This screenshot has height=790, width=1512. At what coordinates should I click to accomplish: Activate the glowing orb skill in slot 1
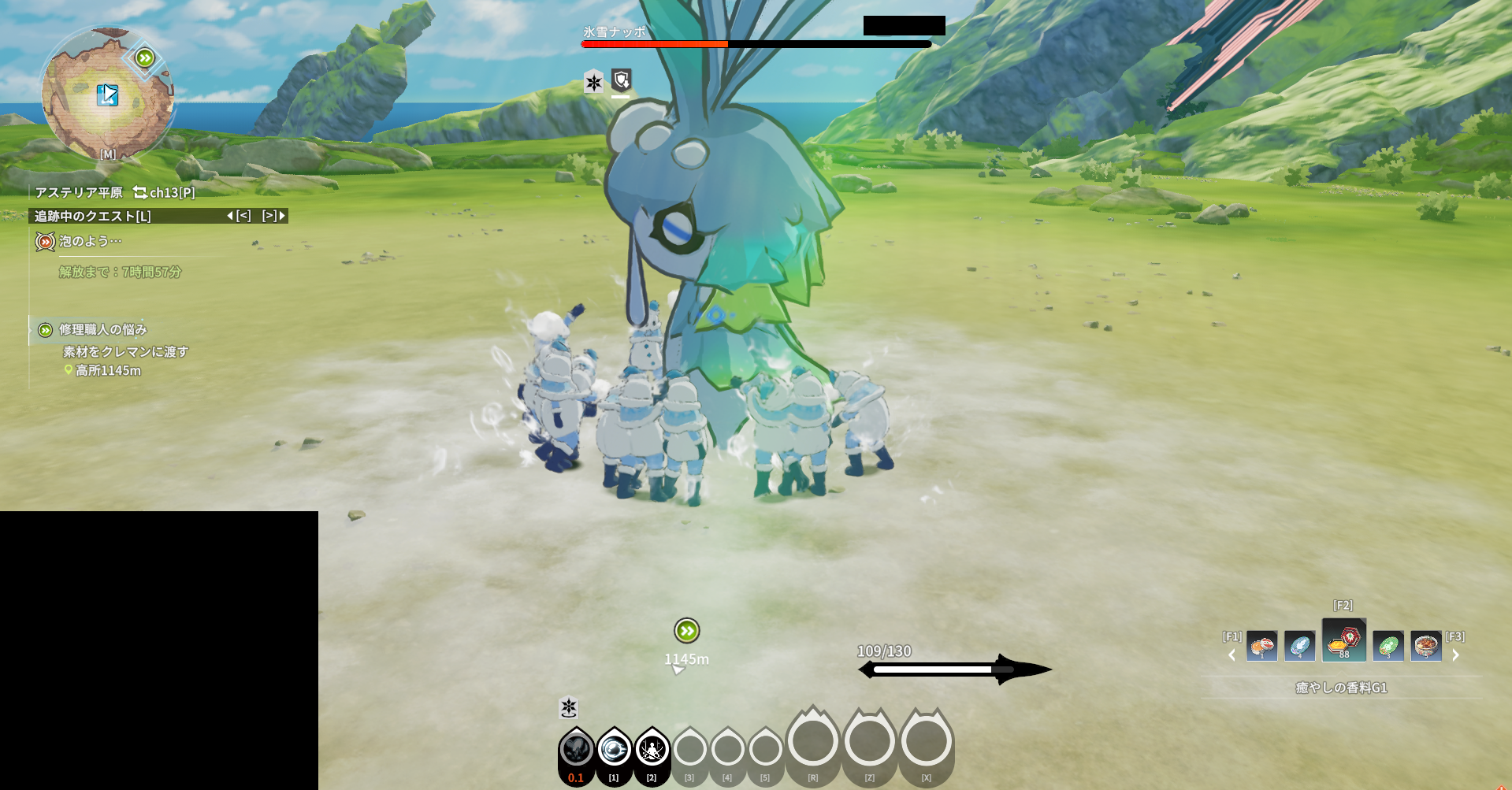coord(614,750)
